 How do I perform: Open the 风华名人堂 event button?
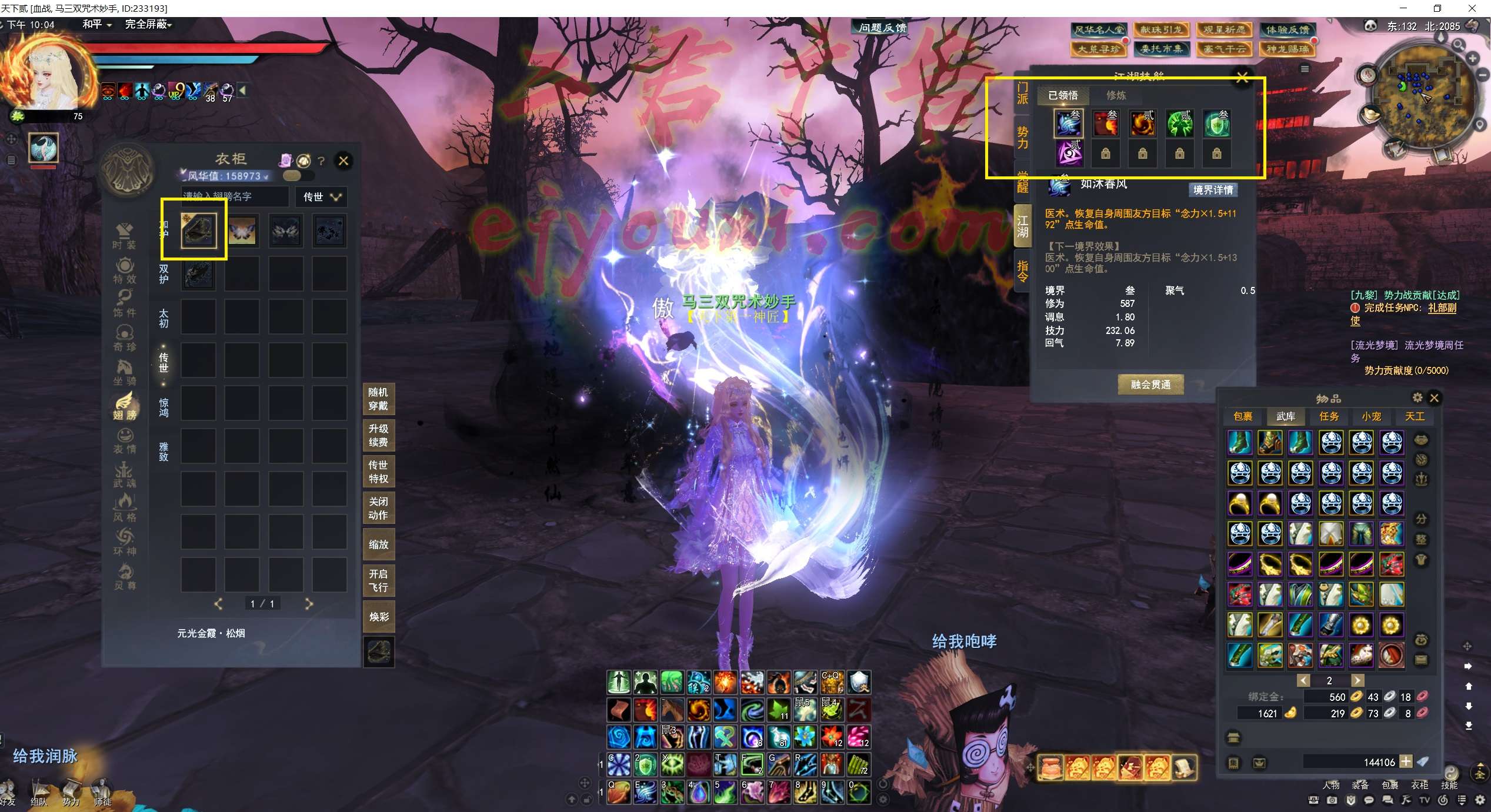click(1099, 29)
